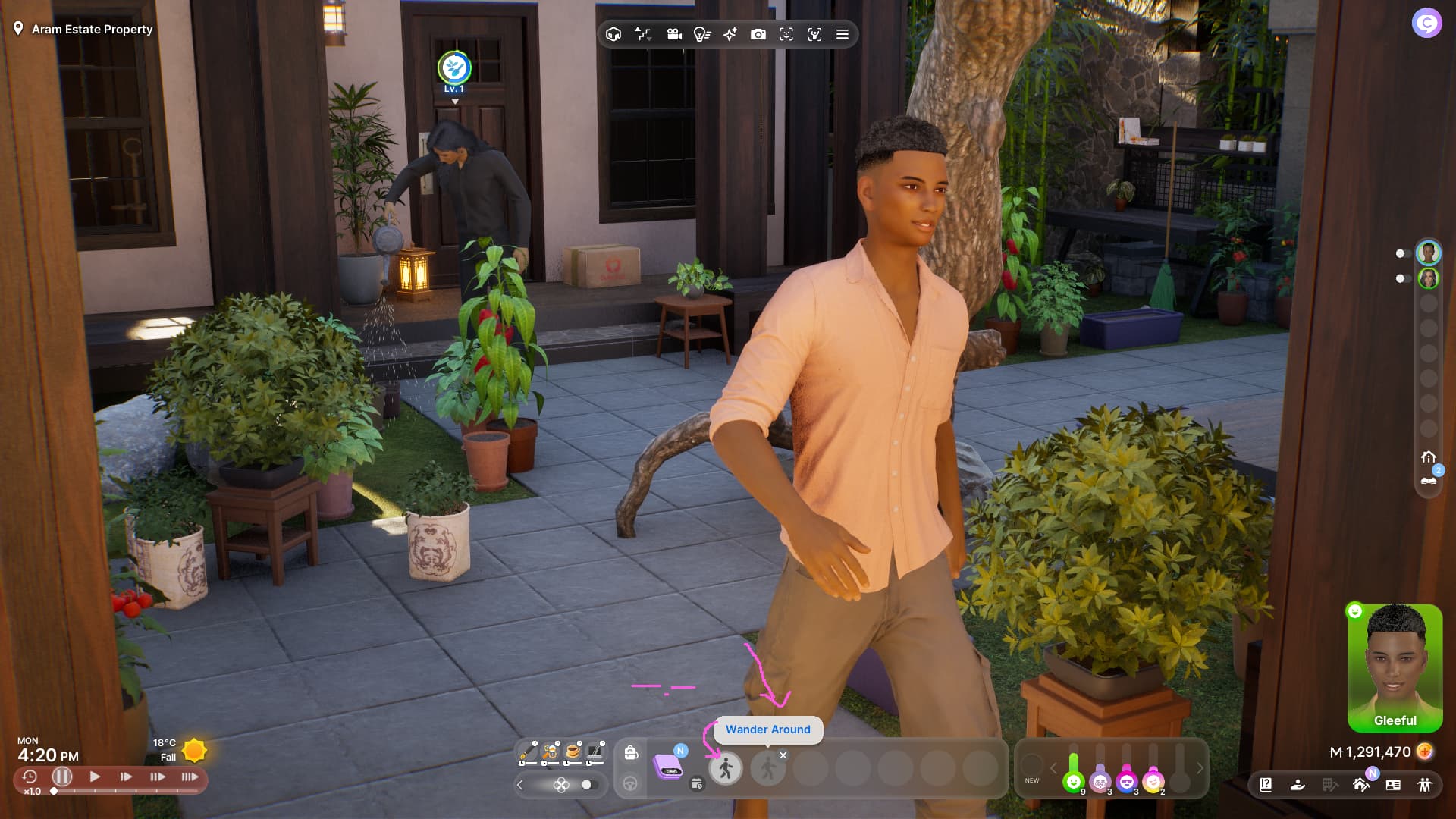
Task: Open the help guide book
Action: [1266, 785]
